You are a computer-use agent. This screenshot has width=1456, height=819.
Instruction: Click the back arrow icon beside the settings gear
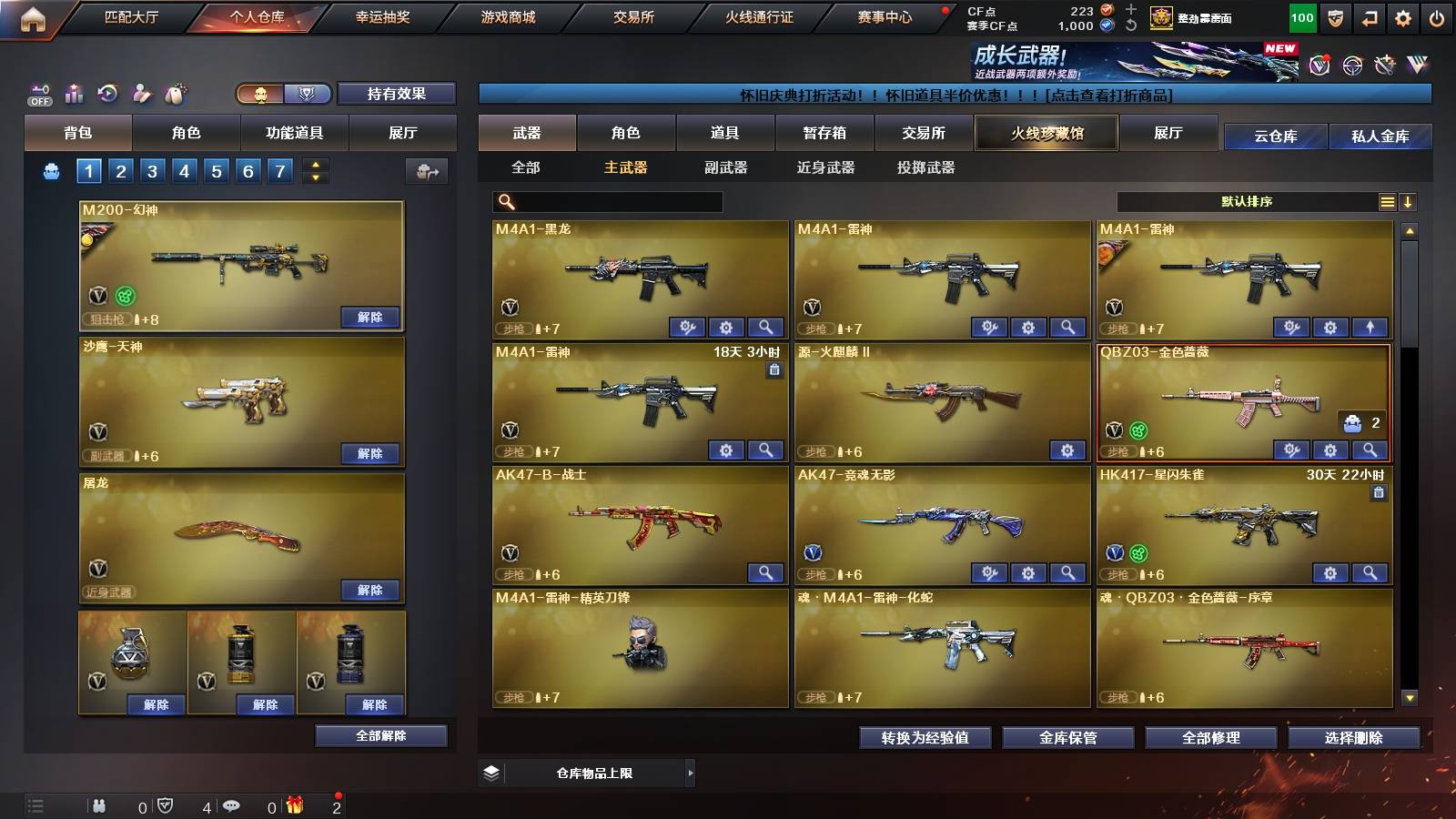(x=1370, y=17)
